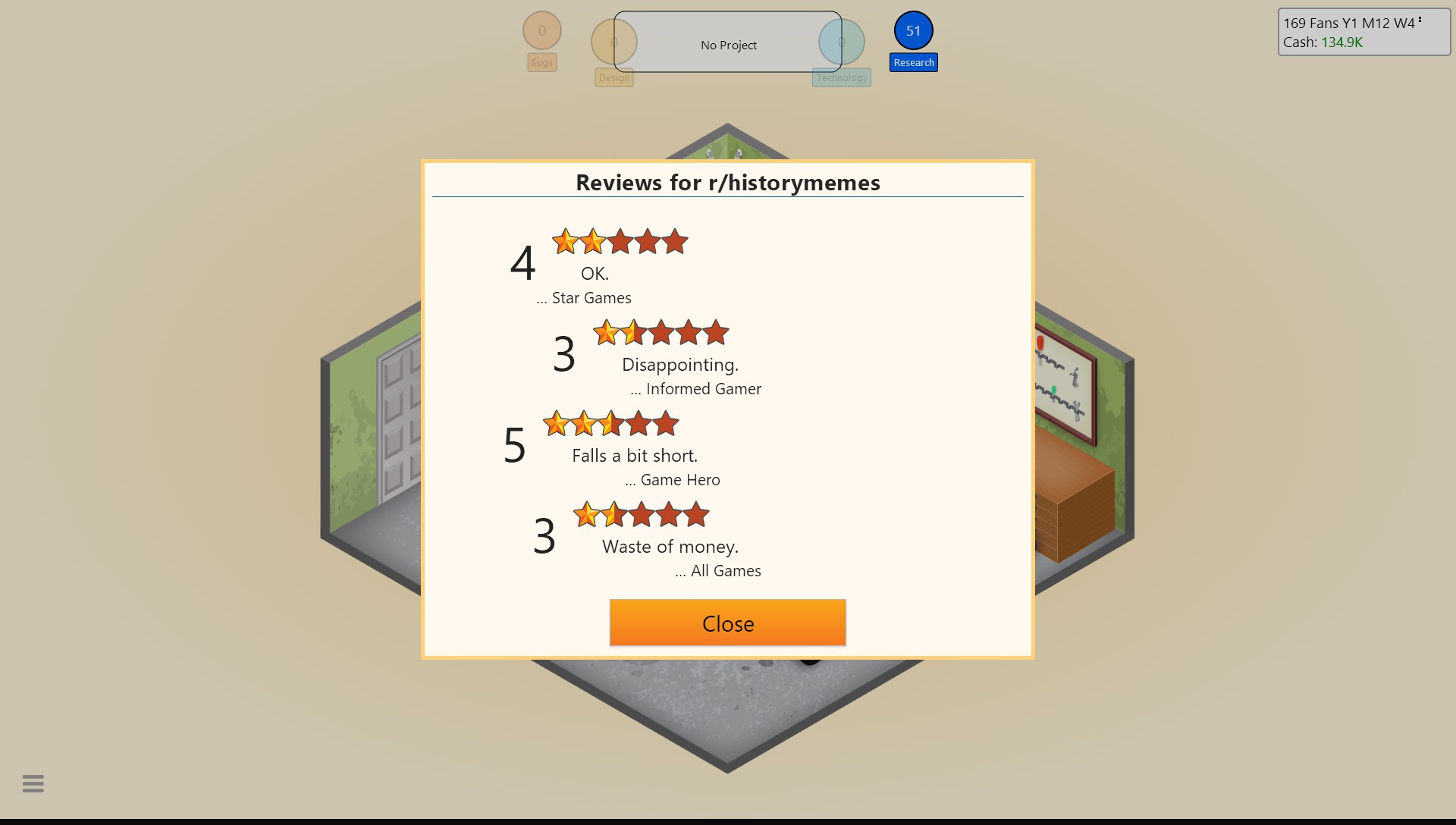Click the 'No Project' progress bar
1456x825 pixels.
[728, 45]
